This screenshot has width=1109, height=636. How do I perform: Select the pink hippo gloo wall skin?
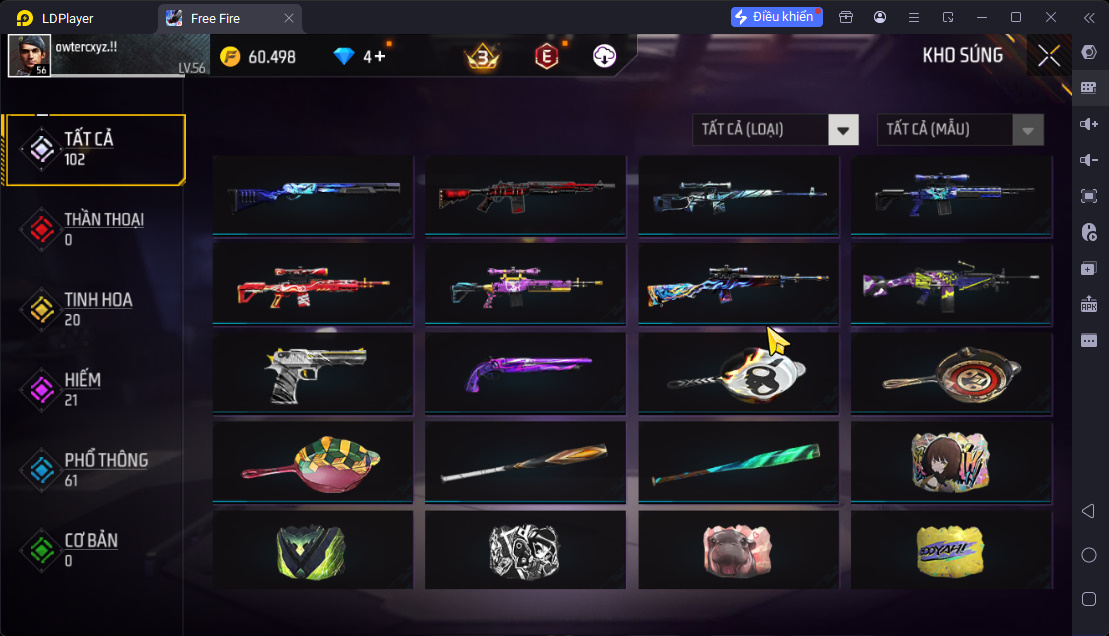[x=738, y=549]
